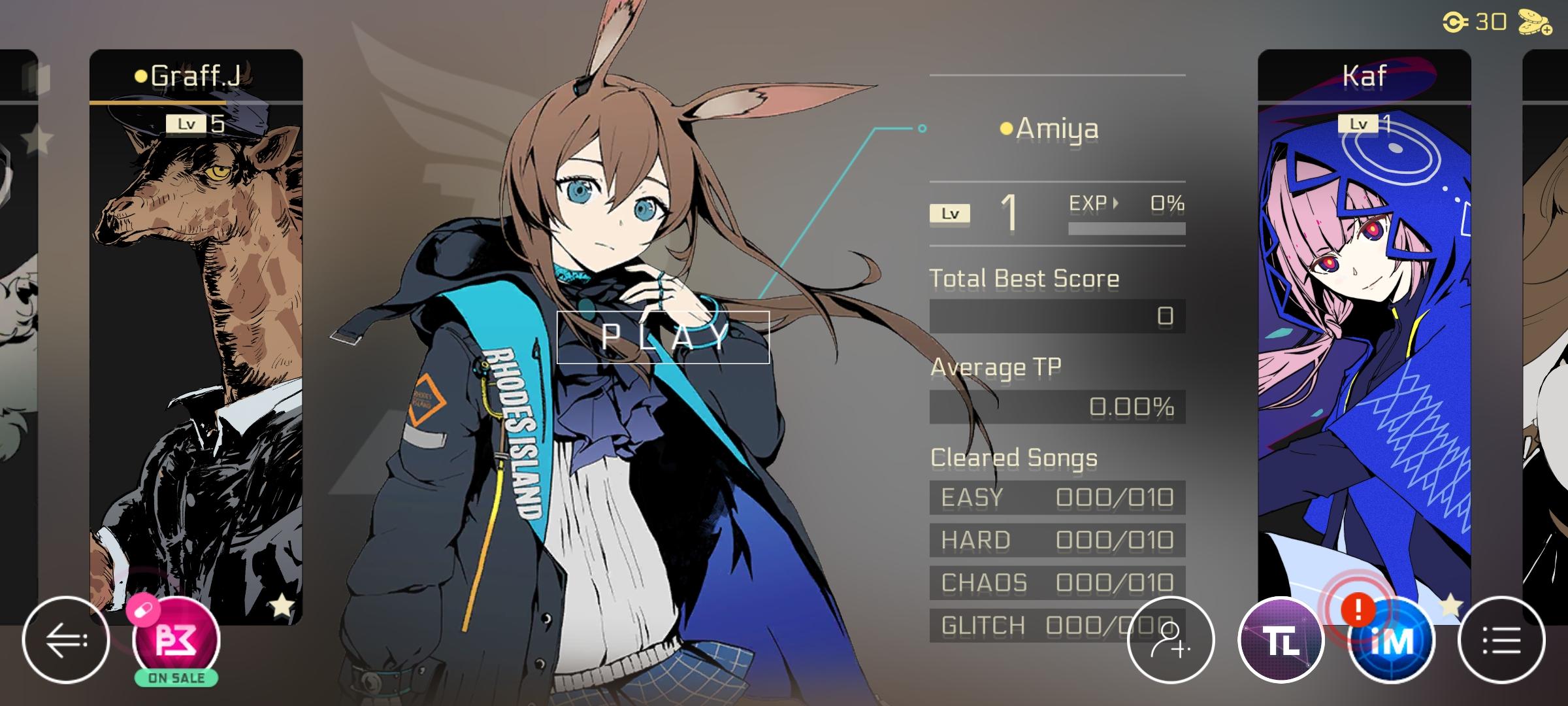Toggle the star on Graff.J's card

tap(281, 605)
